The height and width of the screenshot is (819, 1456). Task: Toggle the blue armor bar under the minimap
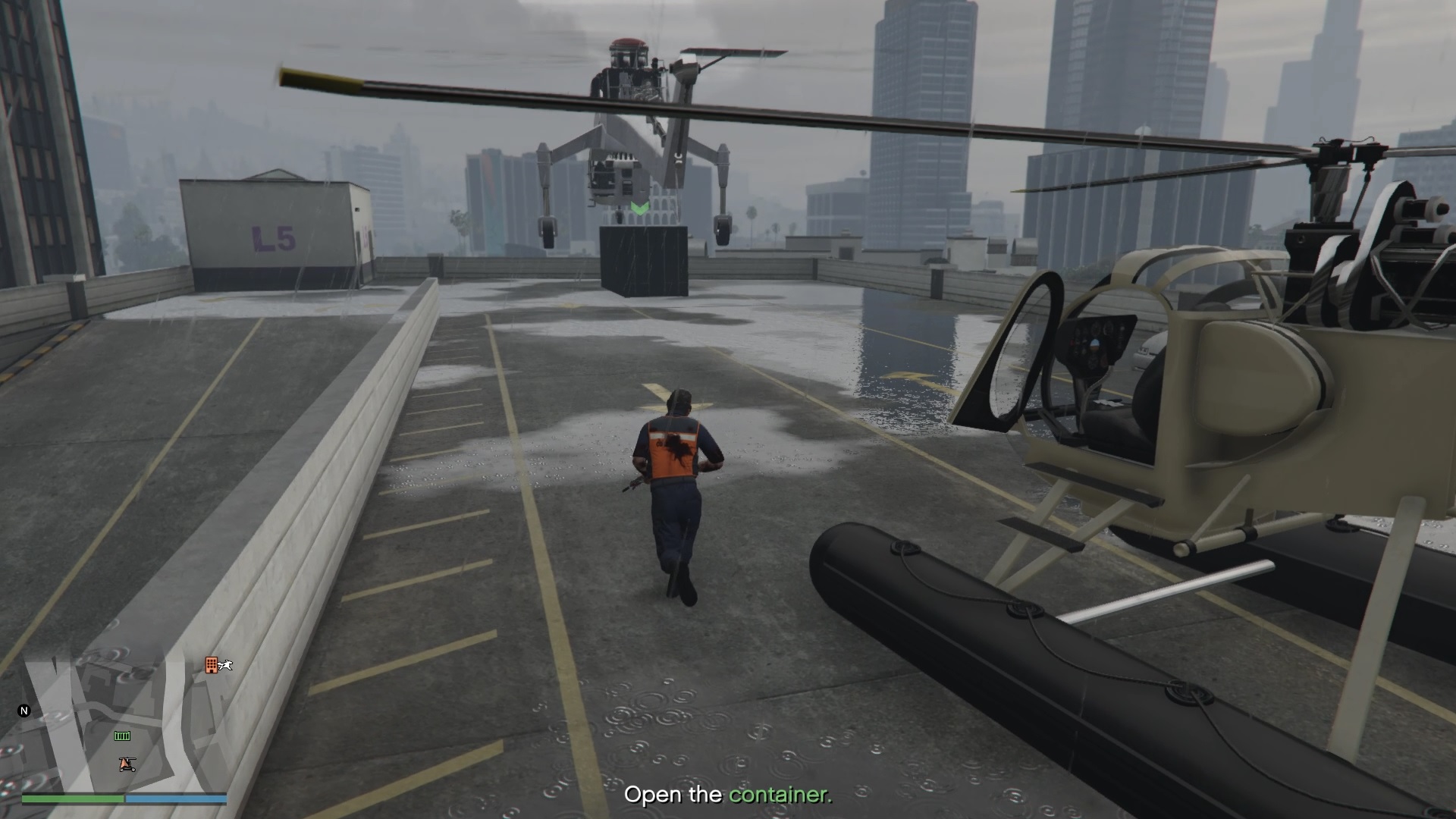(x=174, y=798)
